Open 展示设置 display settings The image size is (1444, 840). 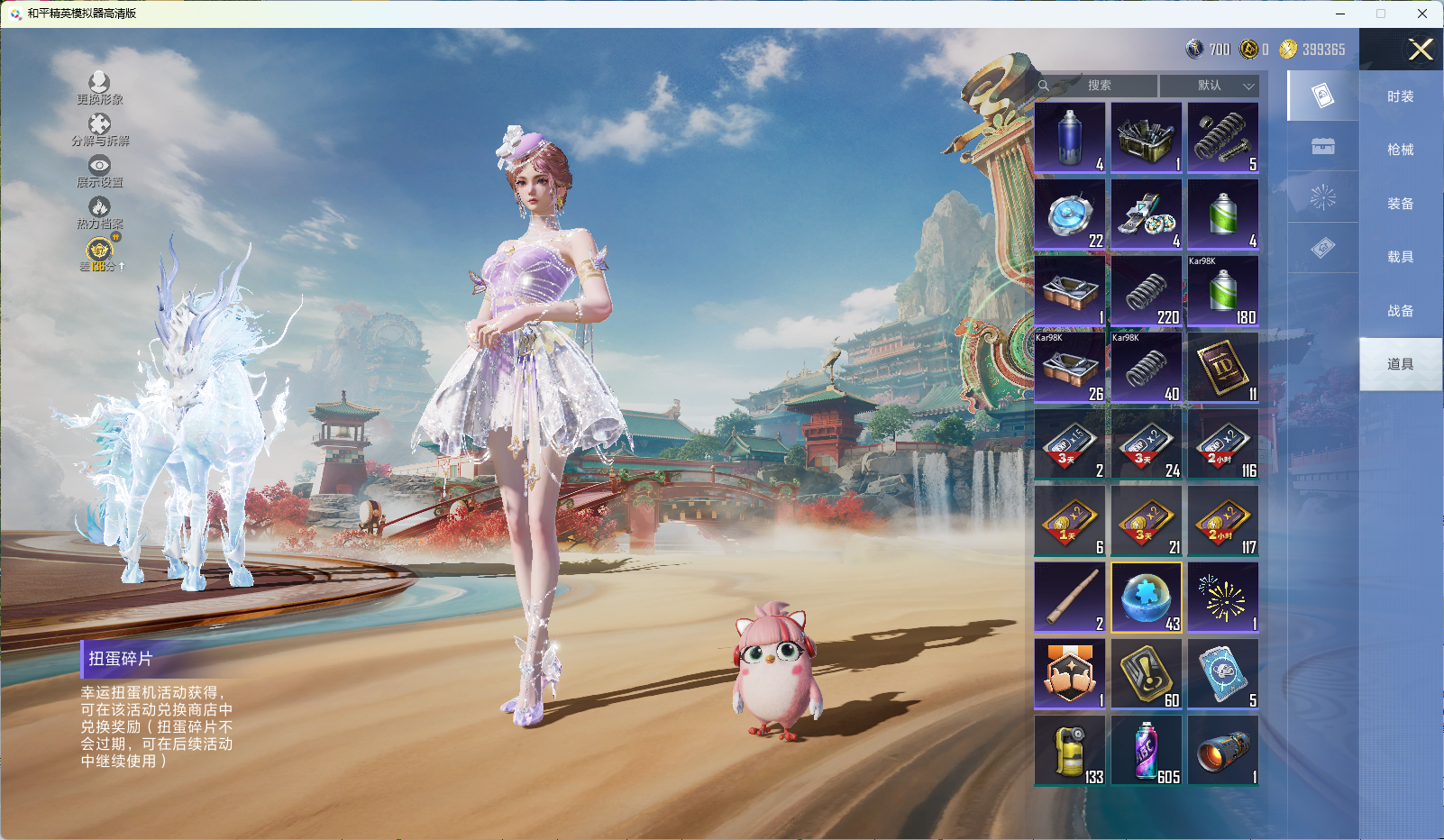point(99,171)
